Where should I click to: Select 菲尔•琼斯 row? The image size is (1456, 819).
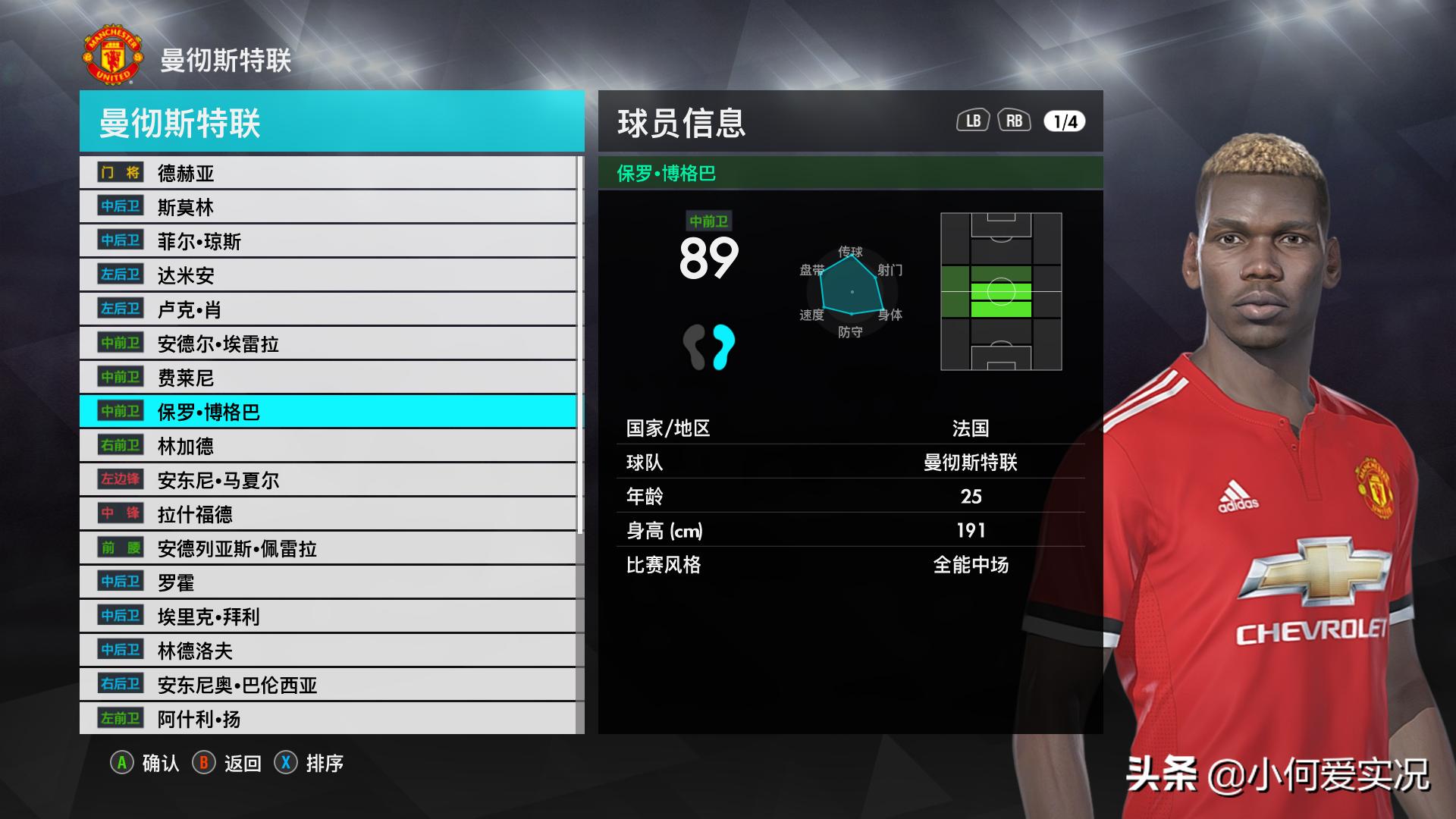(328, 241)
